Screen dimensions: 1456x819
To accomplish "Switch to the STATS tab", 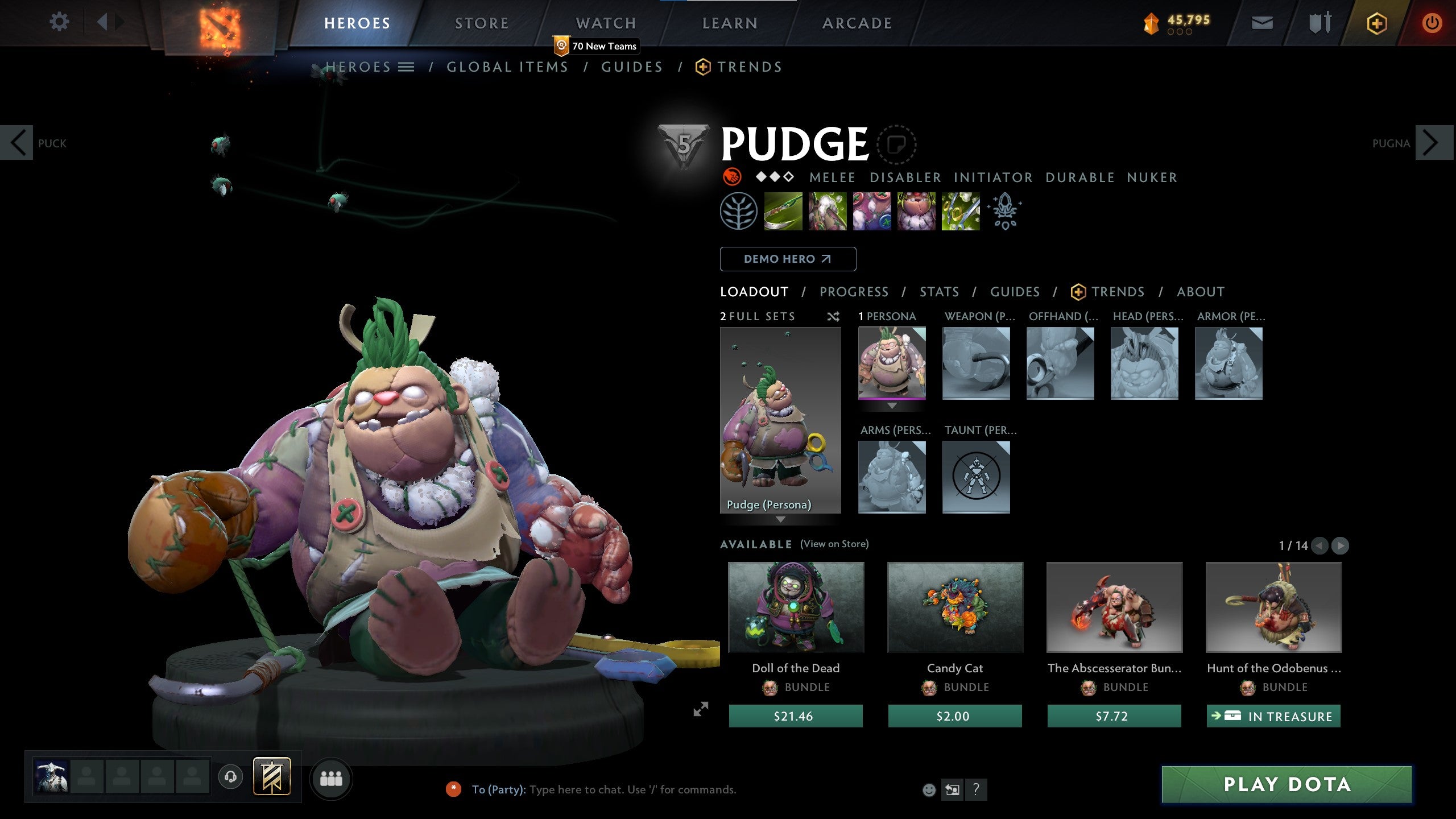I will point(940,291).
